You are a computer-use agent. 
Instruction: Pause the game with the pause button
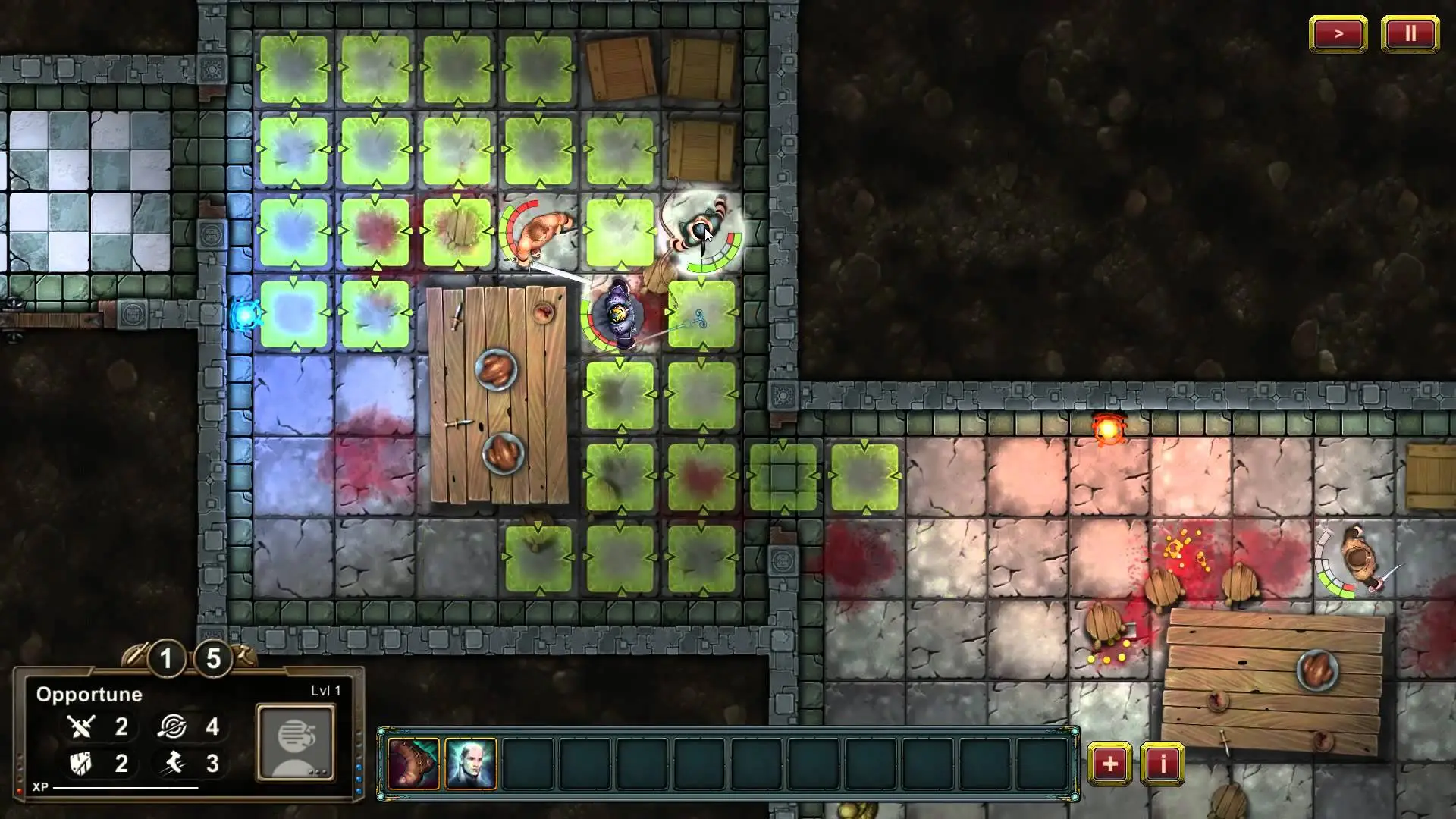tap(1410, 34)
